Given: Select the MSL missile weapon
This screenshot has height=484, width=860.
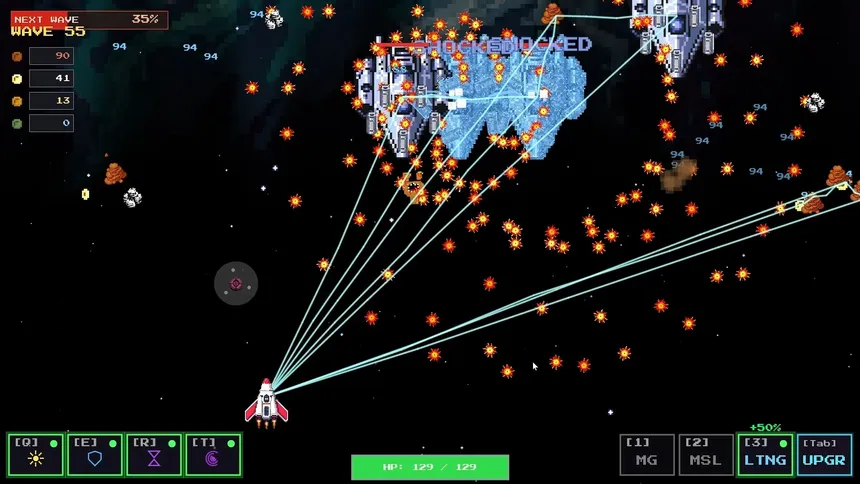Looking at the screenshot, I should pos(706,455).
